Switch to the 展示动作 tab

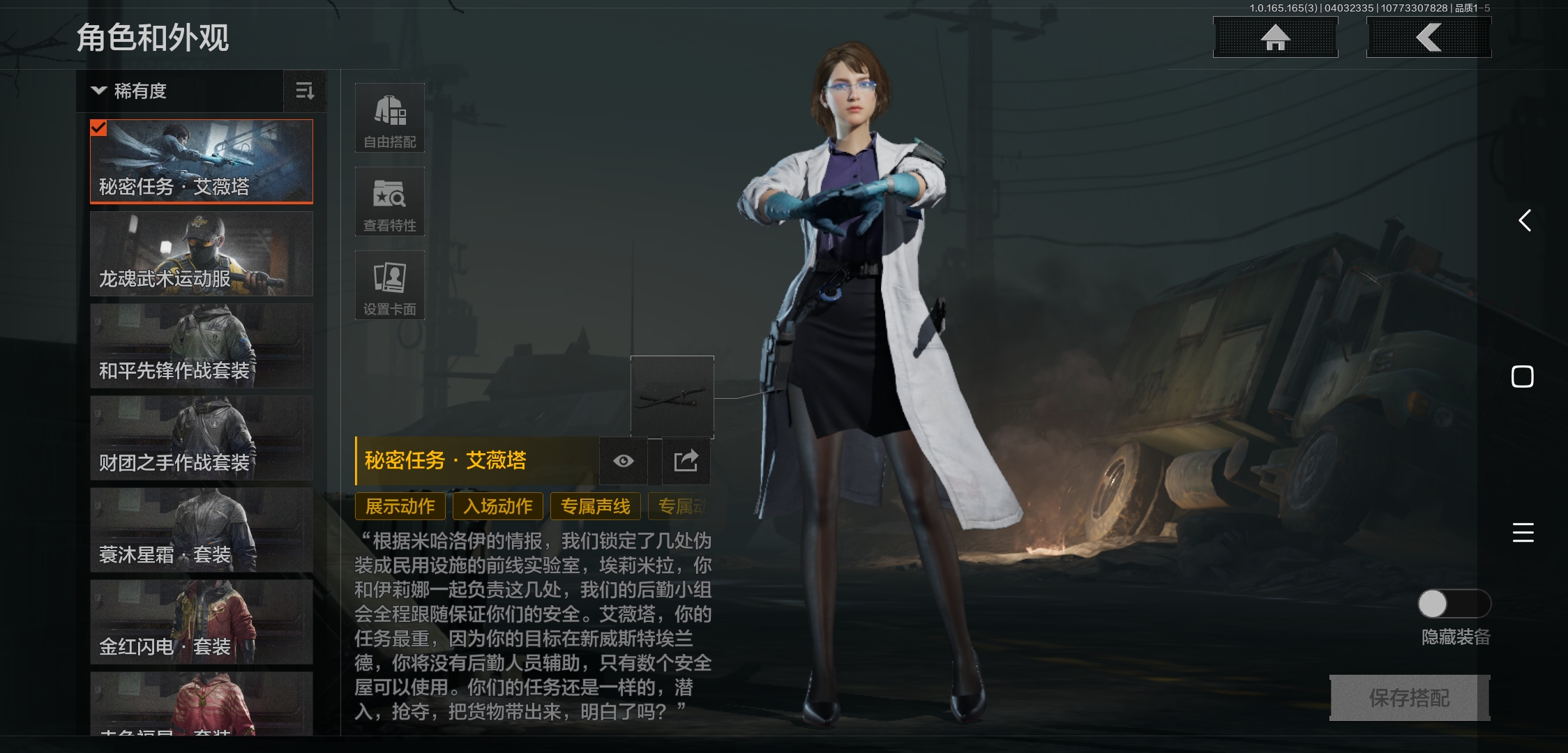(x=400, y=506)
